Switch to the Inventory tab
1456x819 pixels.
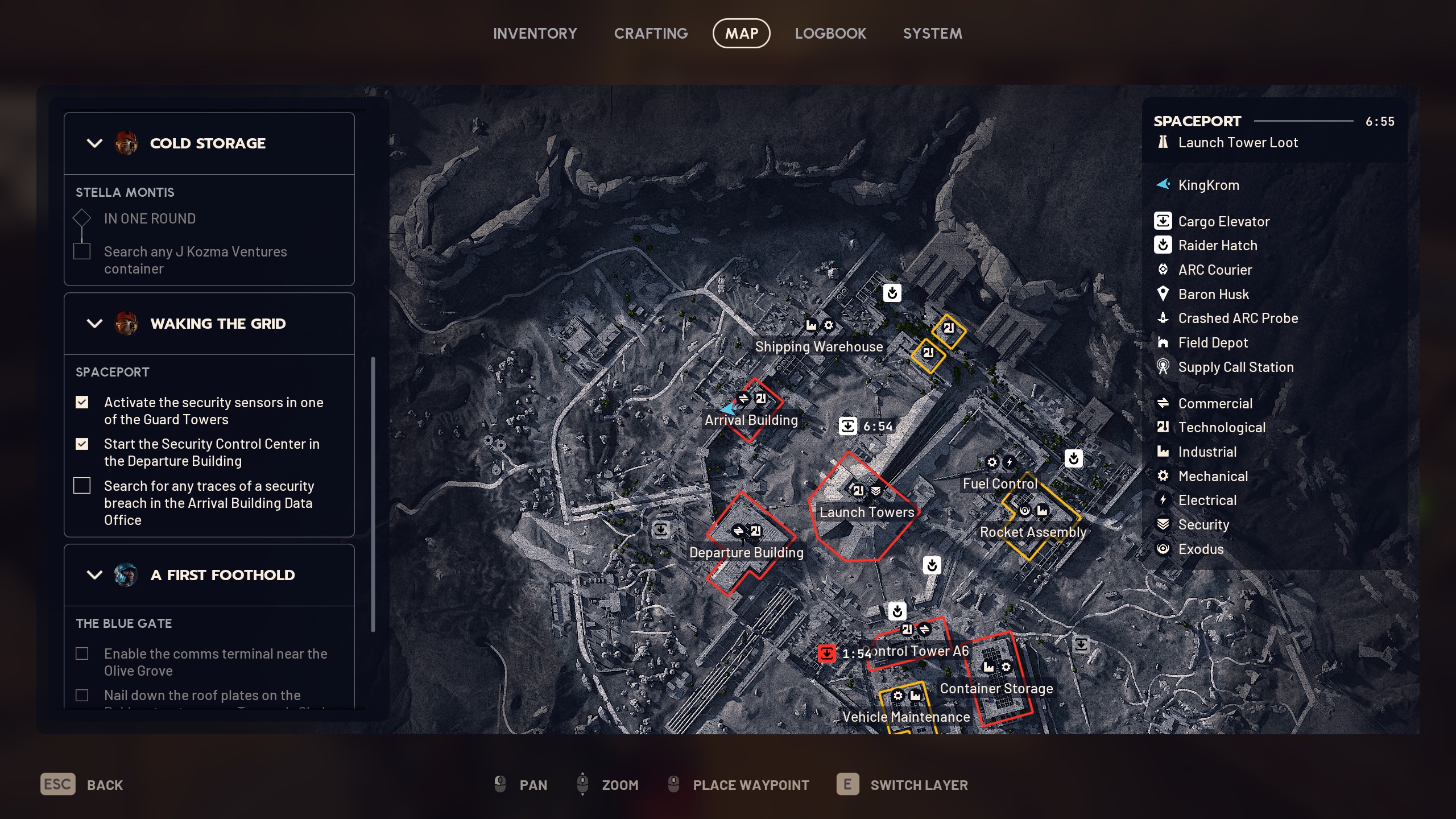[x=535, y=33]
